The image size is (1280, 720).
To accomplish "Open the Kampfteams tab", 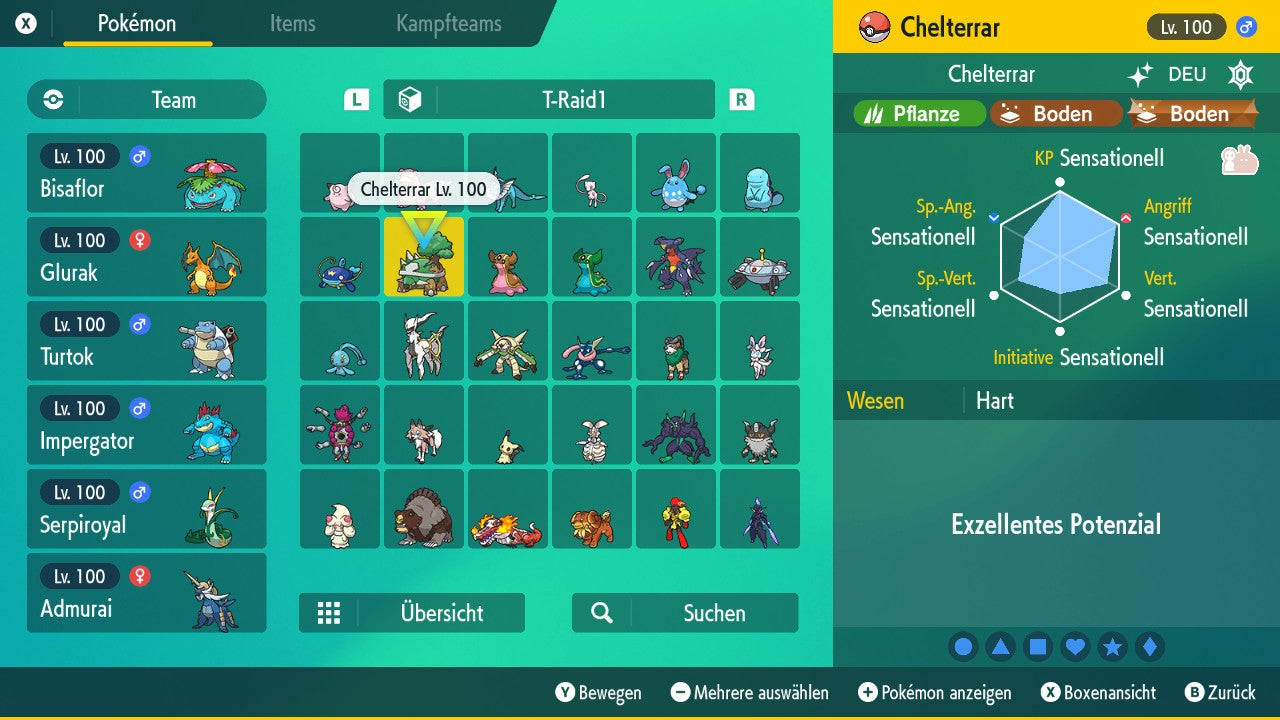I will tap(448, 24).
